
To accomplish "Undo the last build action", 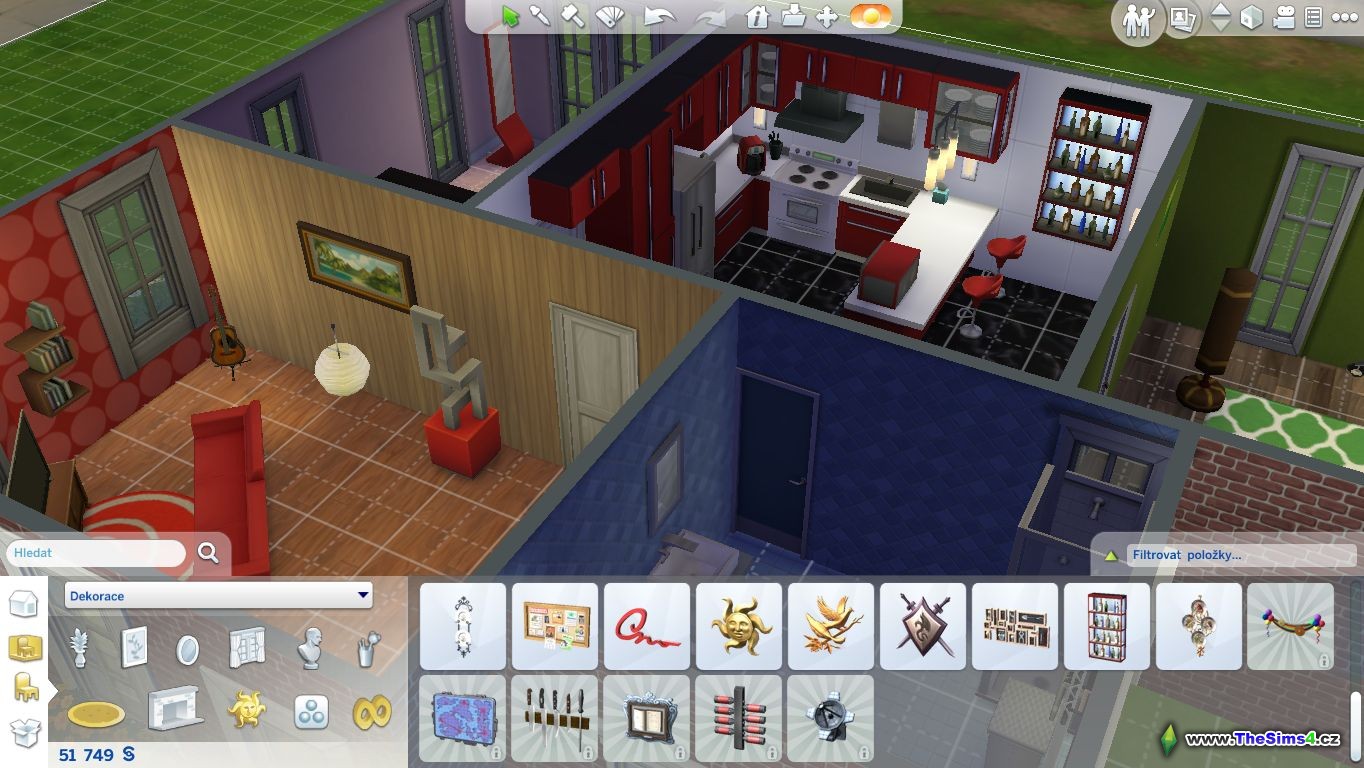I will [x=659, y=16].
